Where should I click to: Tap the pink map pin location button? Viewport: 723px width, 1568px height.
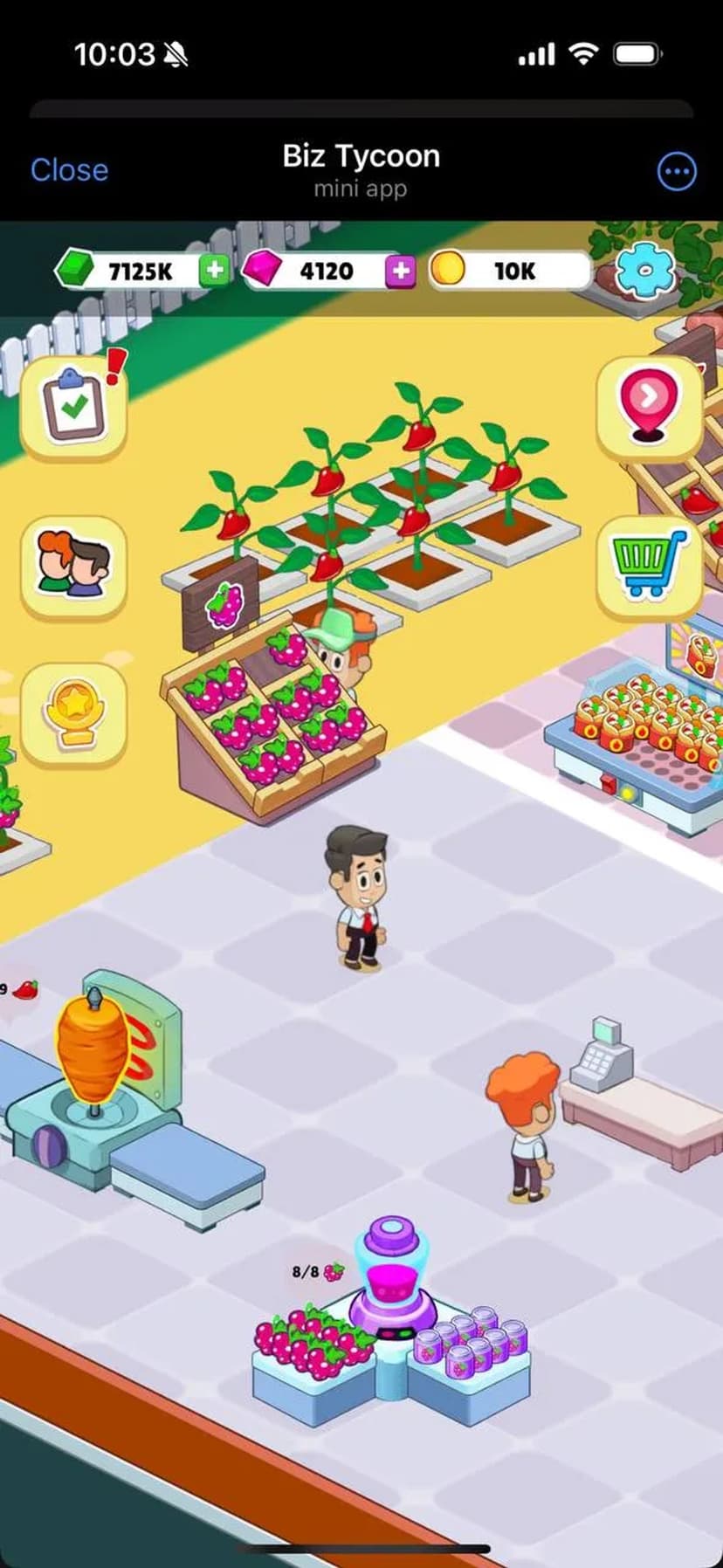tap(649, 405)
